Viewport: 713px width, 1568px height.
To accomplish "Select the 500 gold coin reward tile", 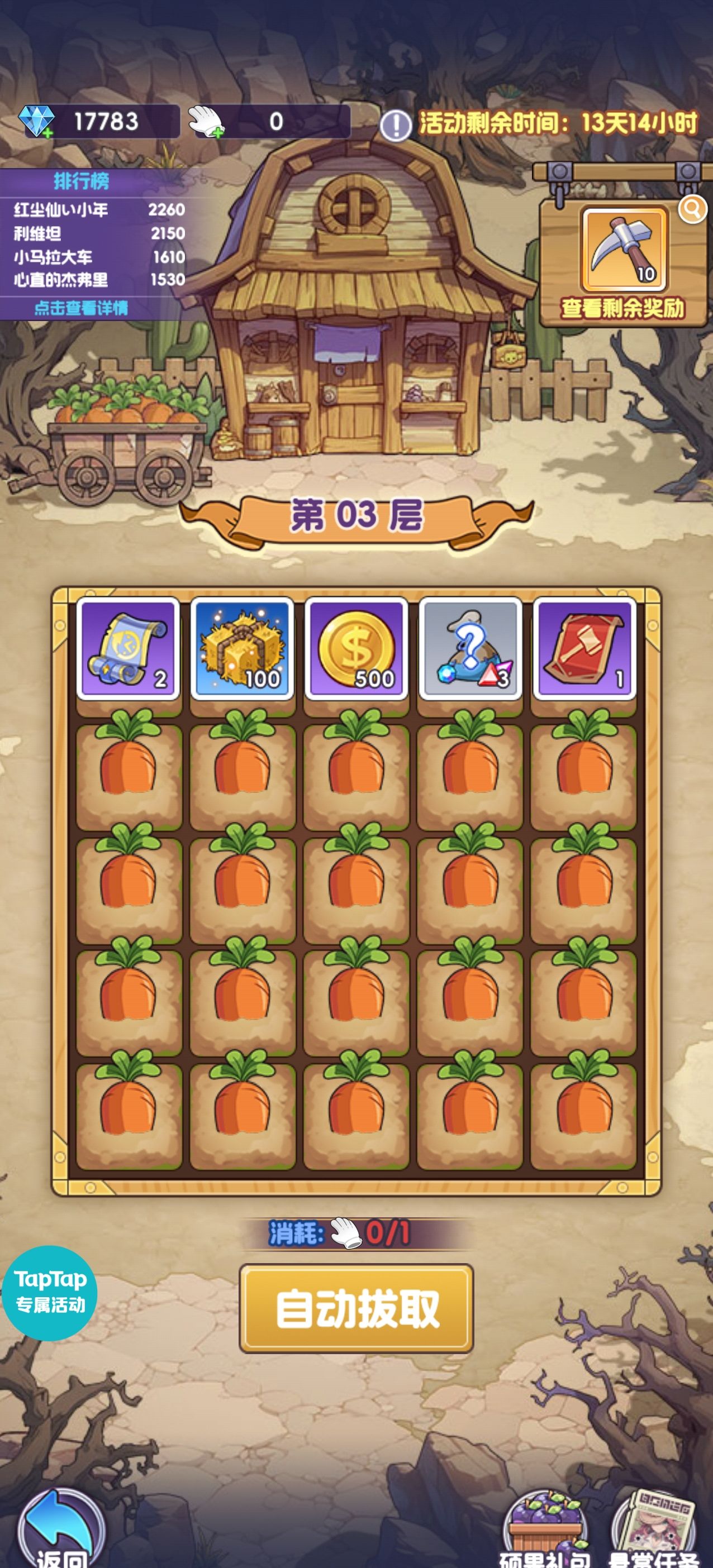I will [x=356, y=649].
